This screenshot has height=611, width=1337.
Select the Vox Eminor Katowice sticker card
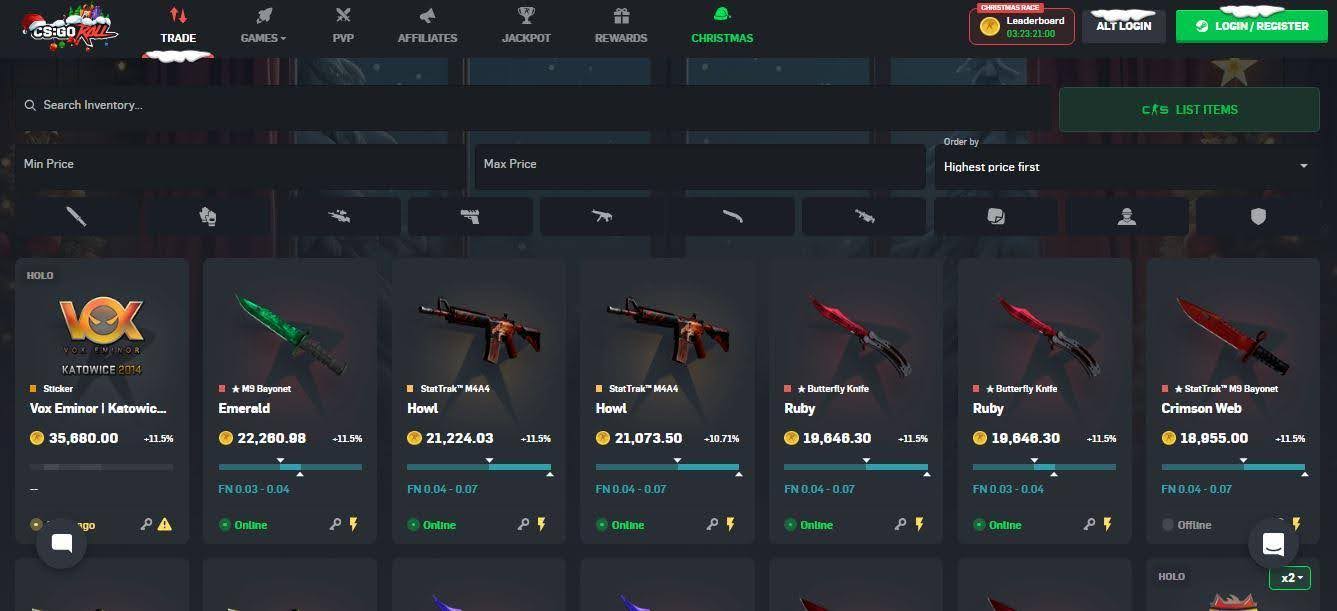101,400
